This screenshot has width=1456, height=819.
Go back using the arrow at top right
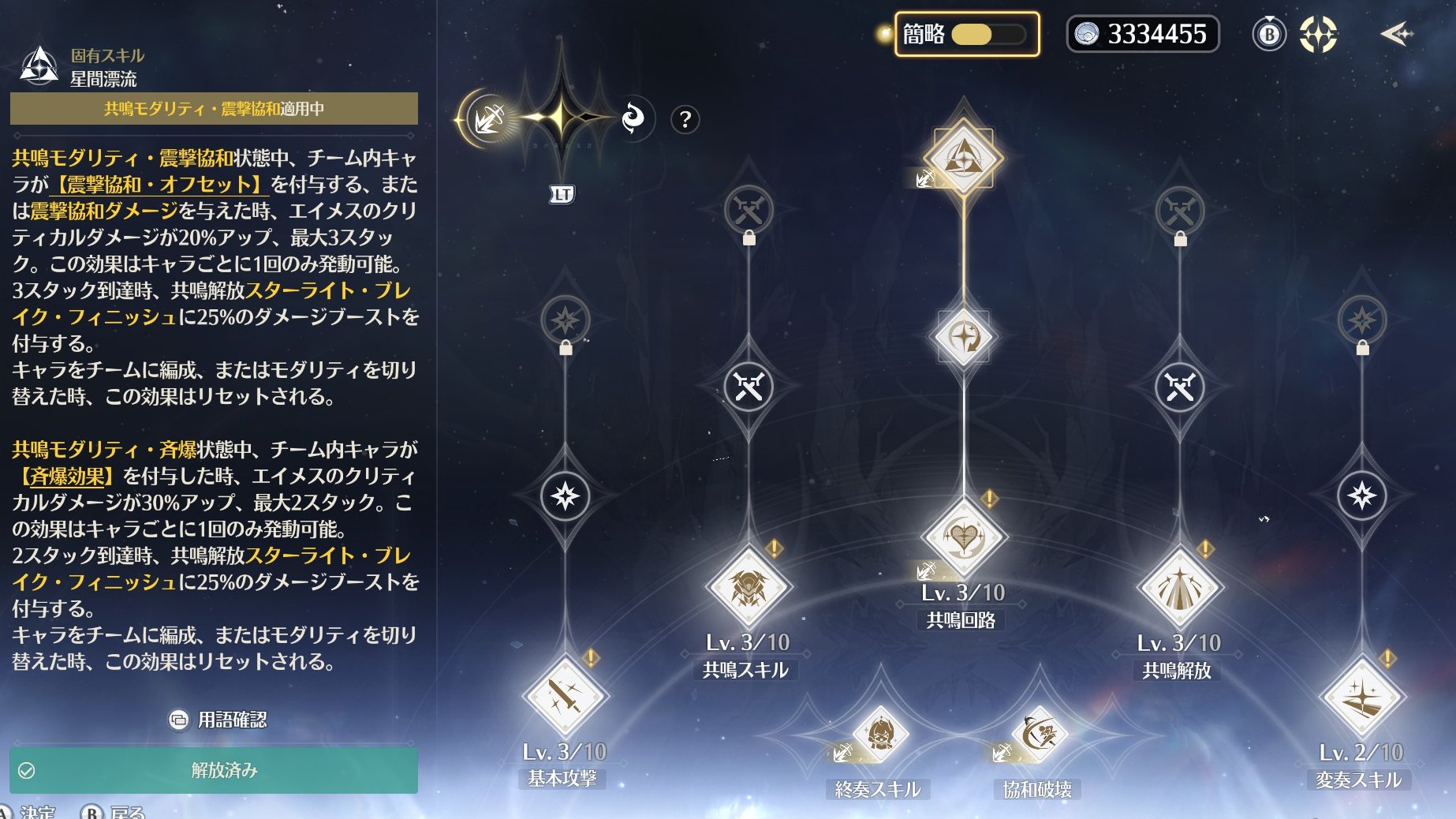(x=1396, y=34)
